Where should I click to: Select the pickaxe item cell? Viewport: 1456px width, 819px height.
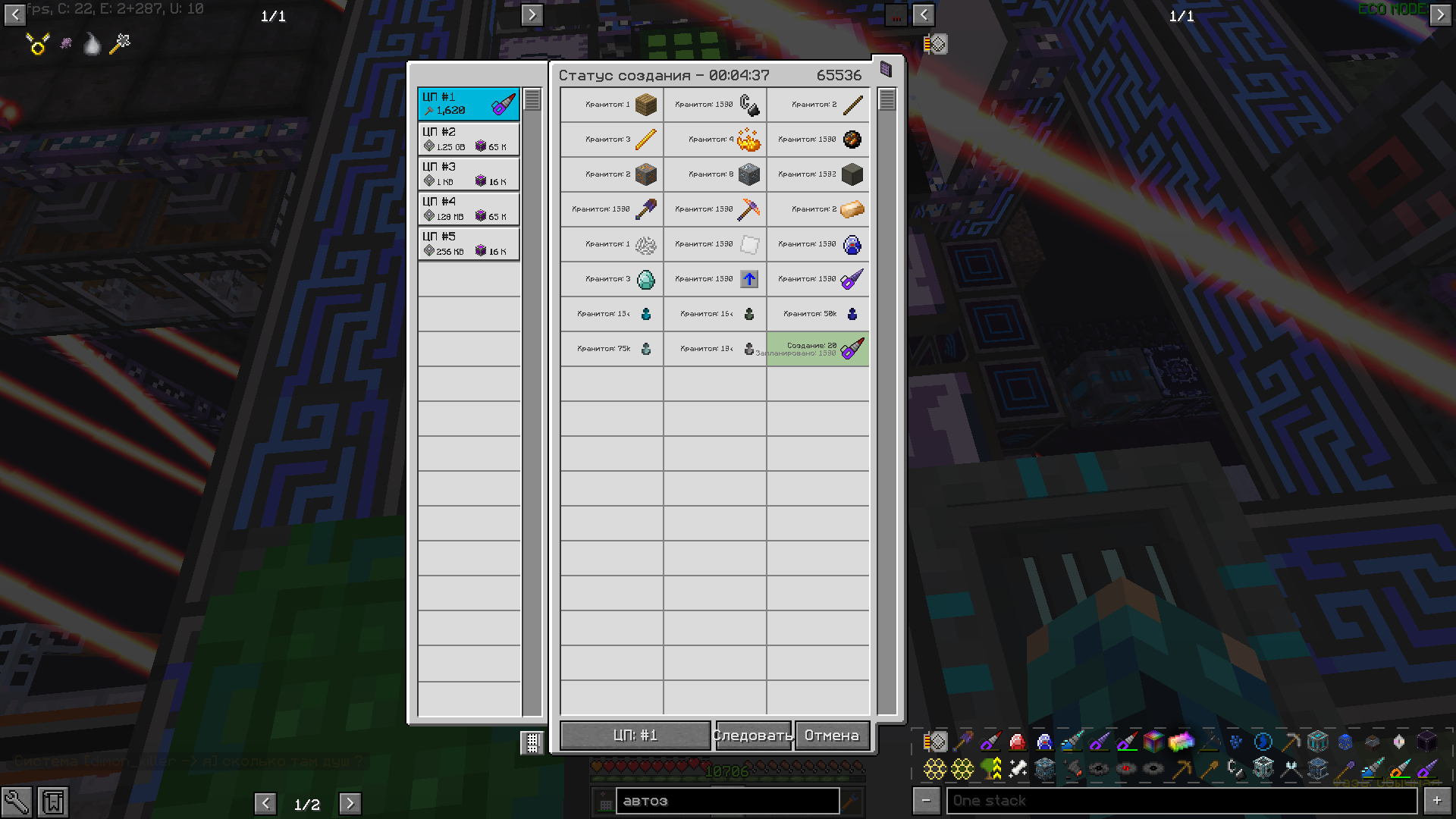(x=715, y=209)
